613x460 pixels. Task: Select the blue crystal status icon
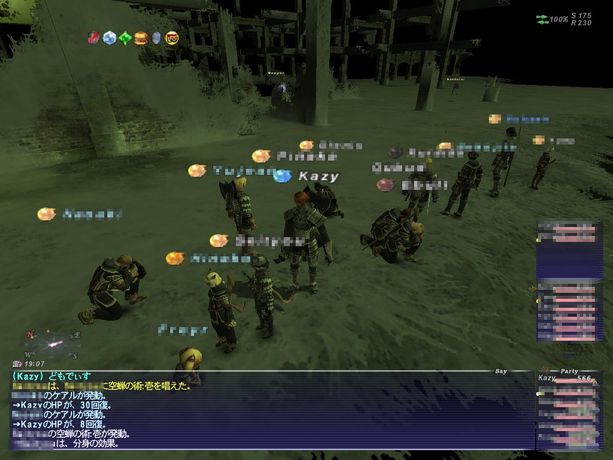click(x=108, y=39)
